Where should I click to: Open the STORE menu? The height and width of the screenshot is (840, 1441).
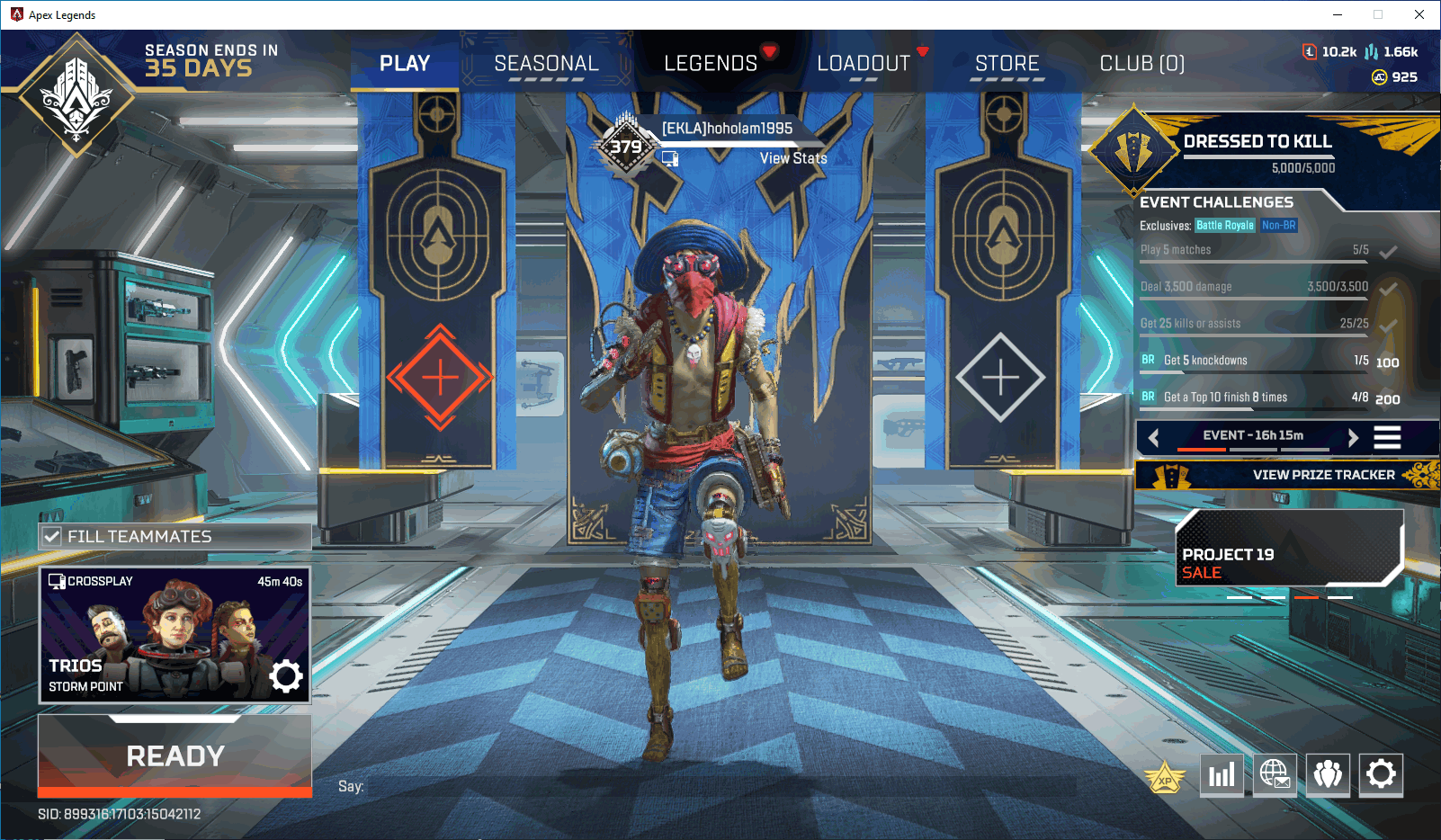pos(1007,63)
